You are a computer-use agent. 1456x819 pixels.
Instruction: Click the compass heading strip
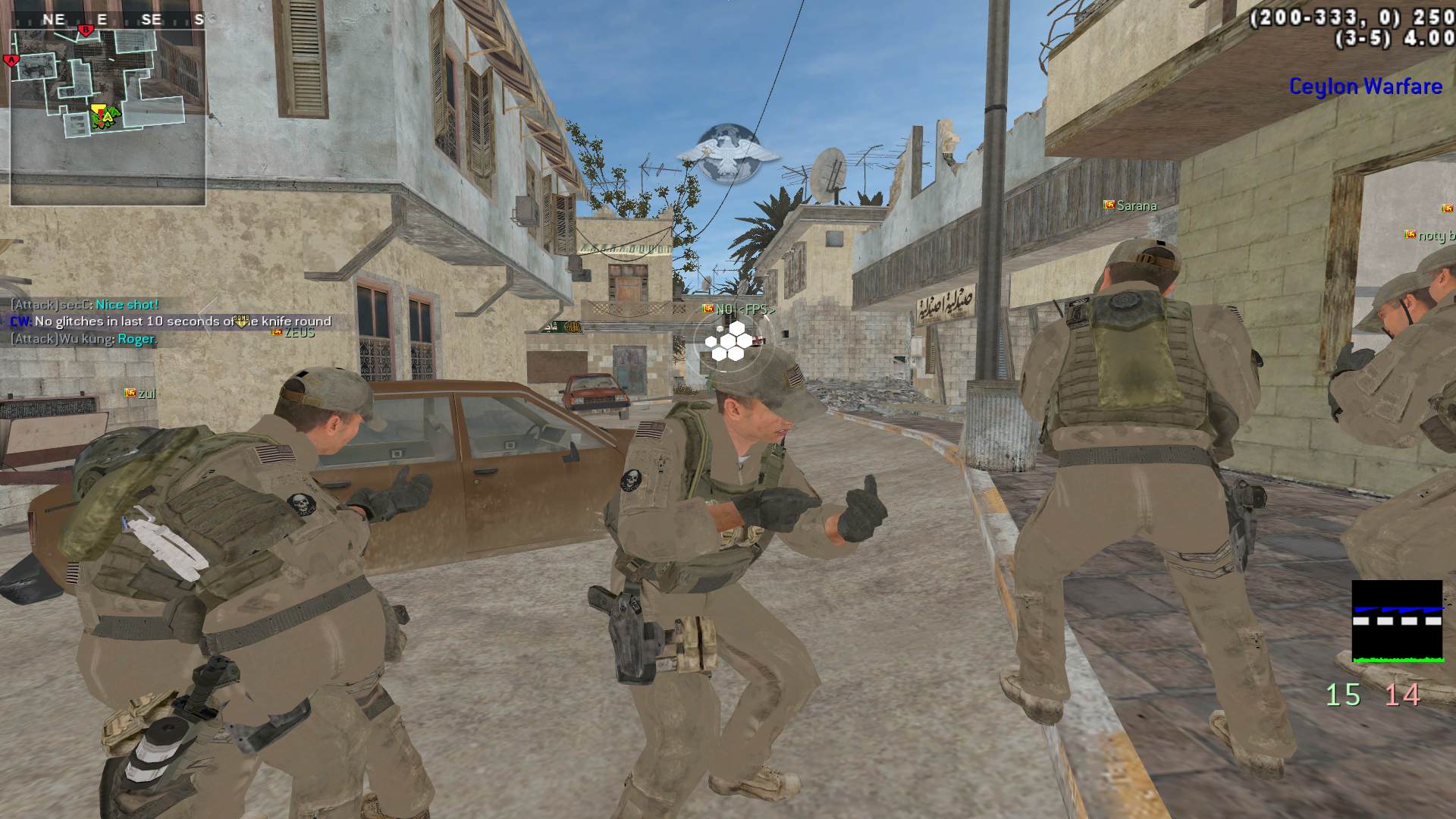107,20
